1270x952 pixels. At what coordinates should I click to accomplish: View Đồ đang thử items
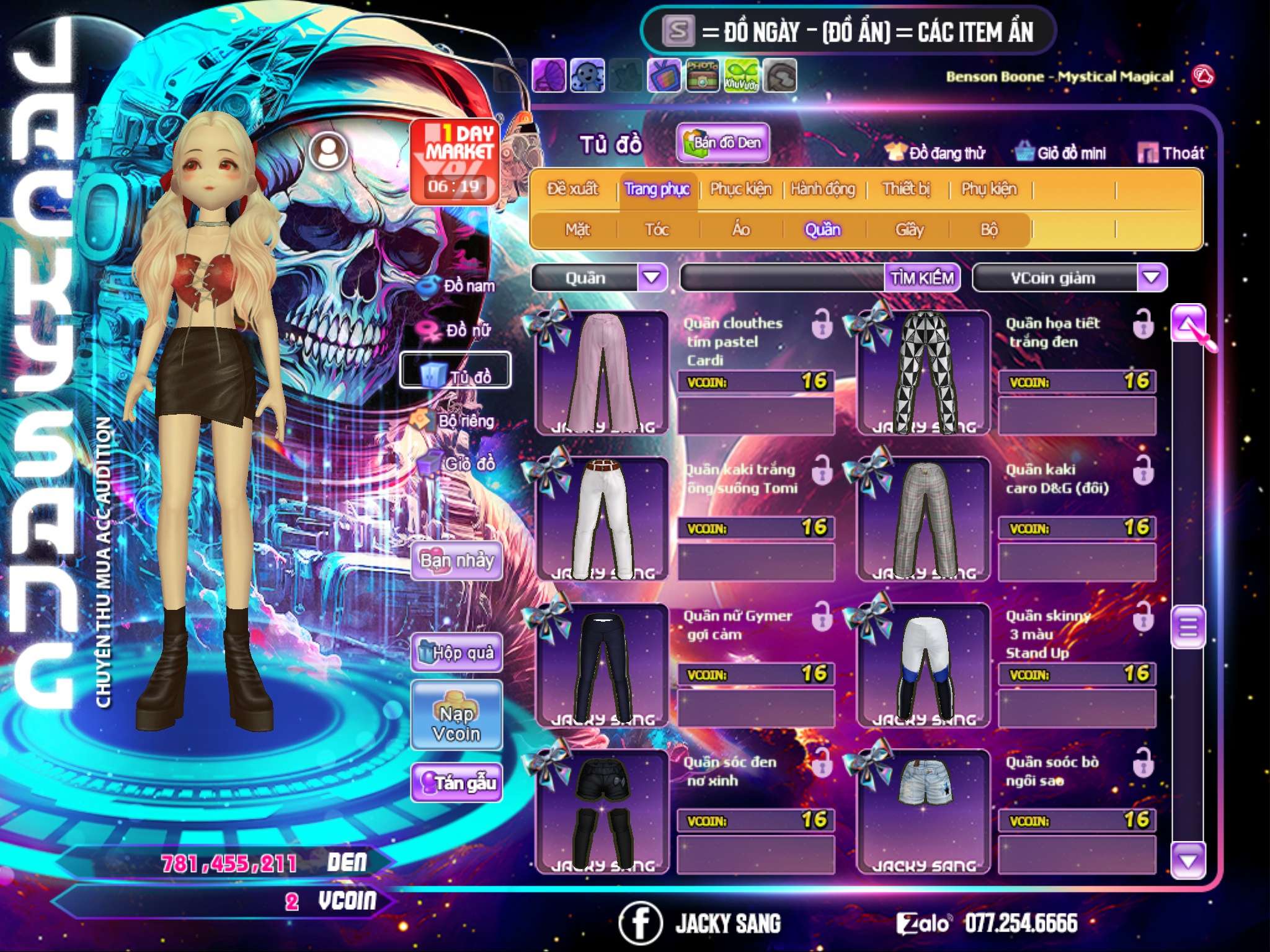pyautogui.click(x=935, y=152)
